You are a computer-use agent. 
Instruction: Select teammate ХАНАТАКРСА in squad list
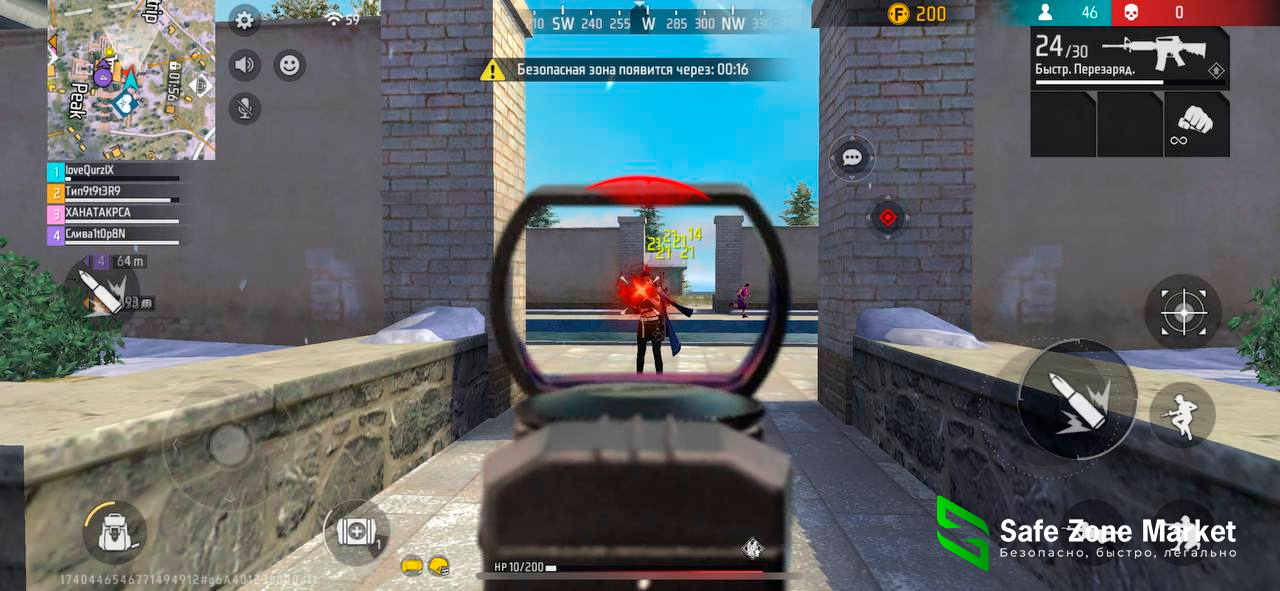coord(113,213)
